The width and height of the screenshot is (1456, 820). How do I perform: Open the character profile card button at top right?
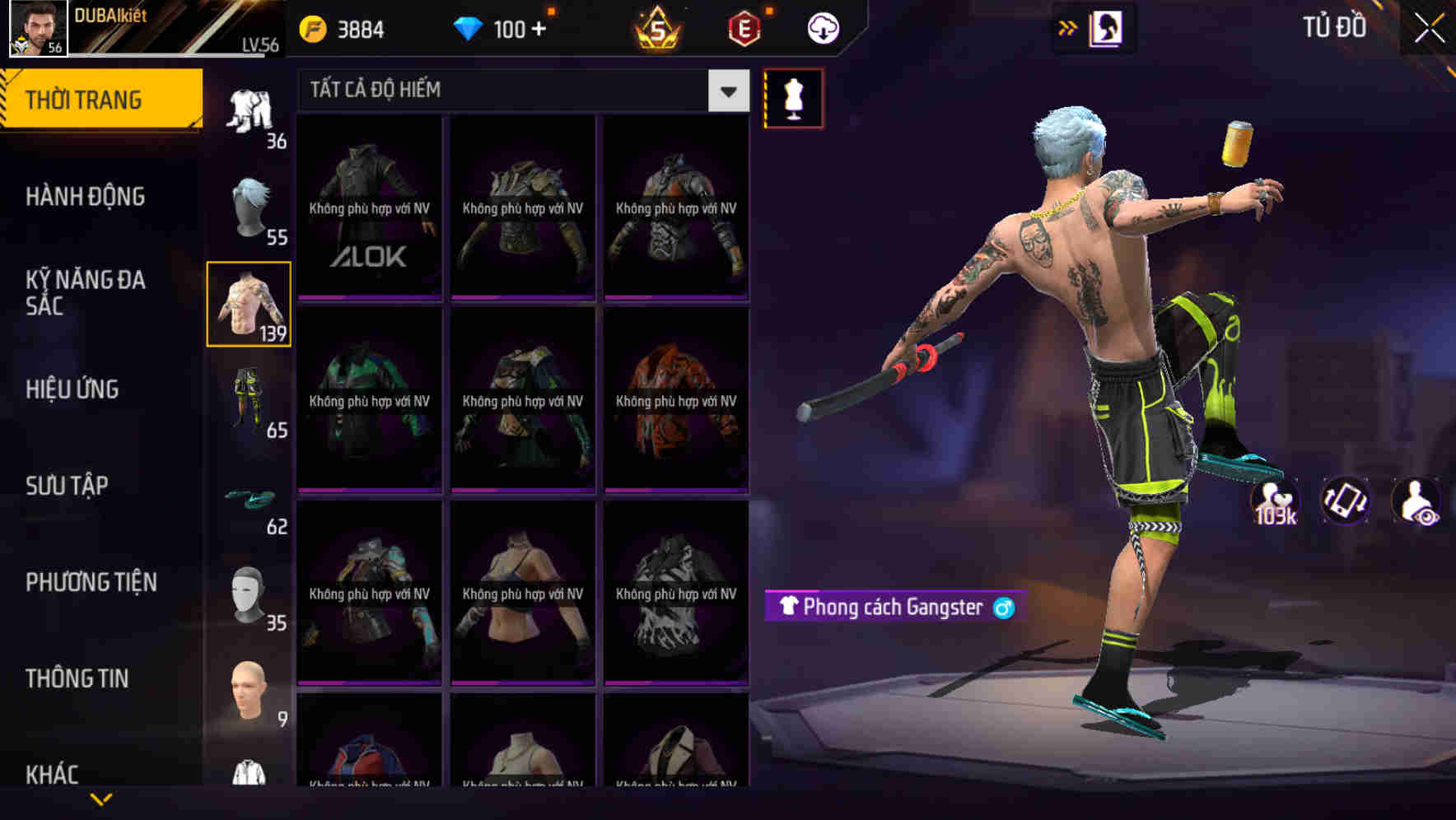pyautogui.click(x=1106, y=27)
